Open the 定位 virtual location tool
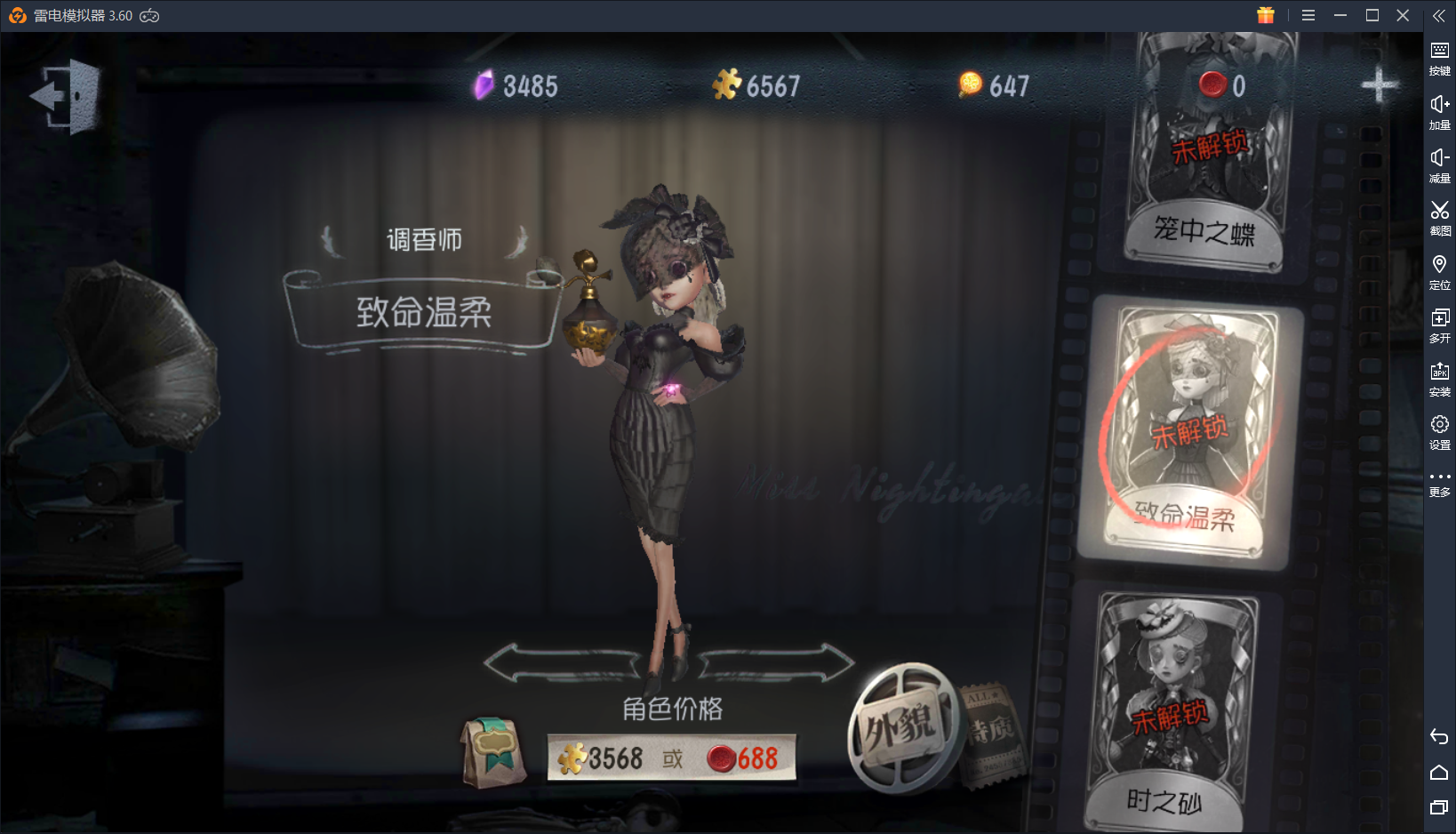 coord(1439,269)
